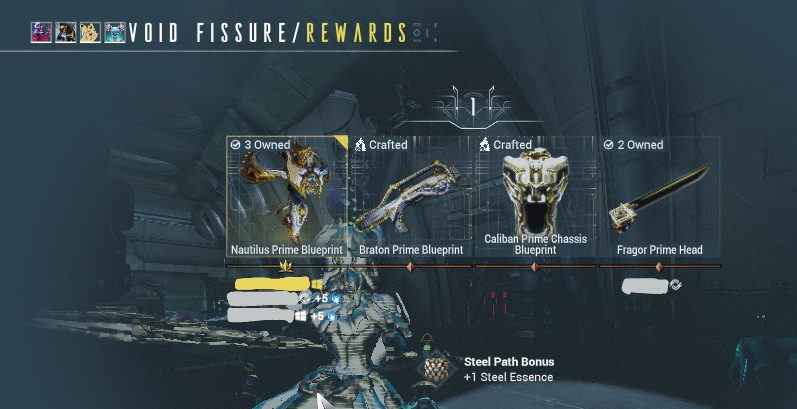Viewport: 797px width, 409px height.
Task: Select the Fragor Prime Head reward
Action: pyautogui.click(x=659, y=198)
